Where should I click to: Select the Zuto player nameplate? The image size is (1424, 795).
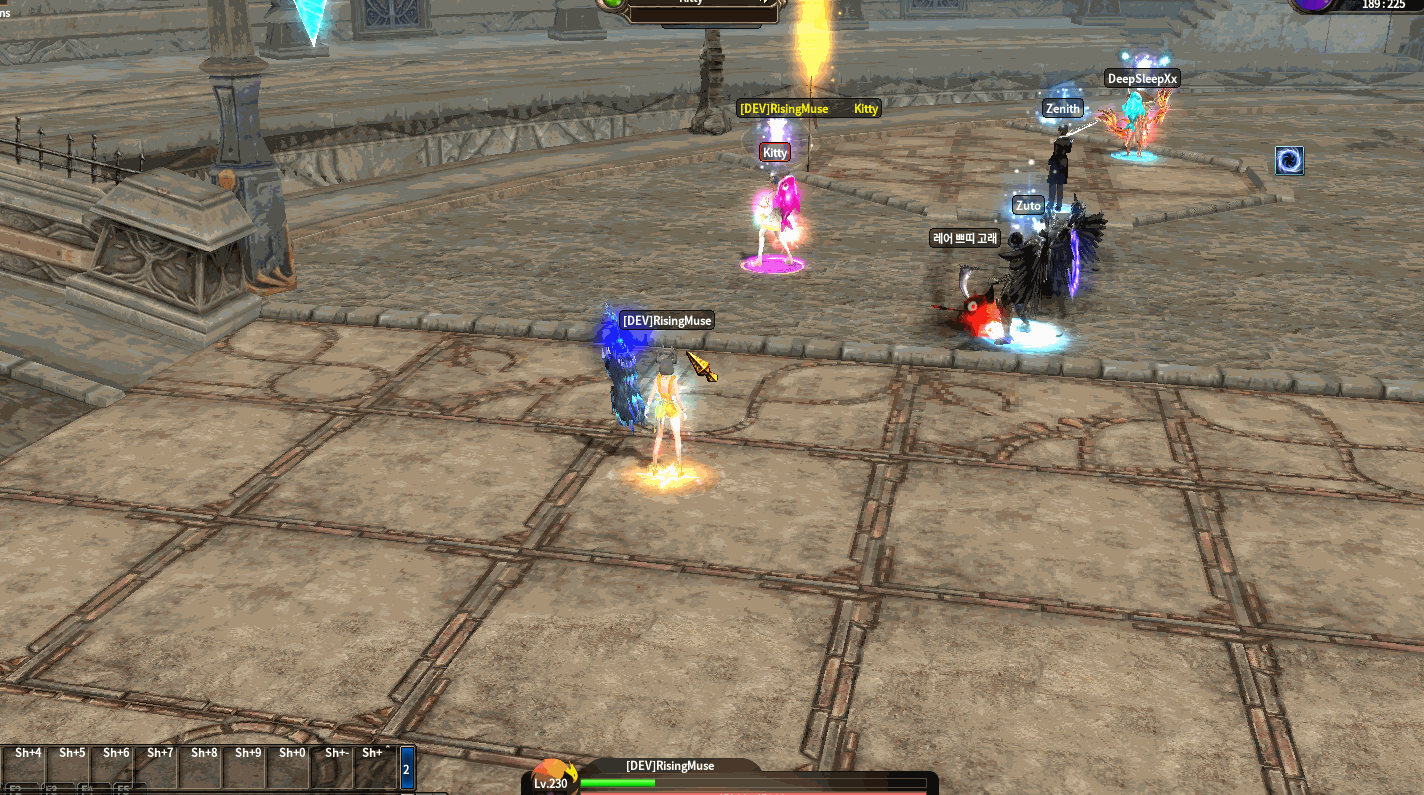pos(1028,205)
